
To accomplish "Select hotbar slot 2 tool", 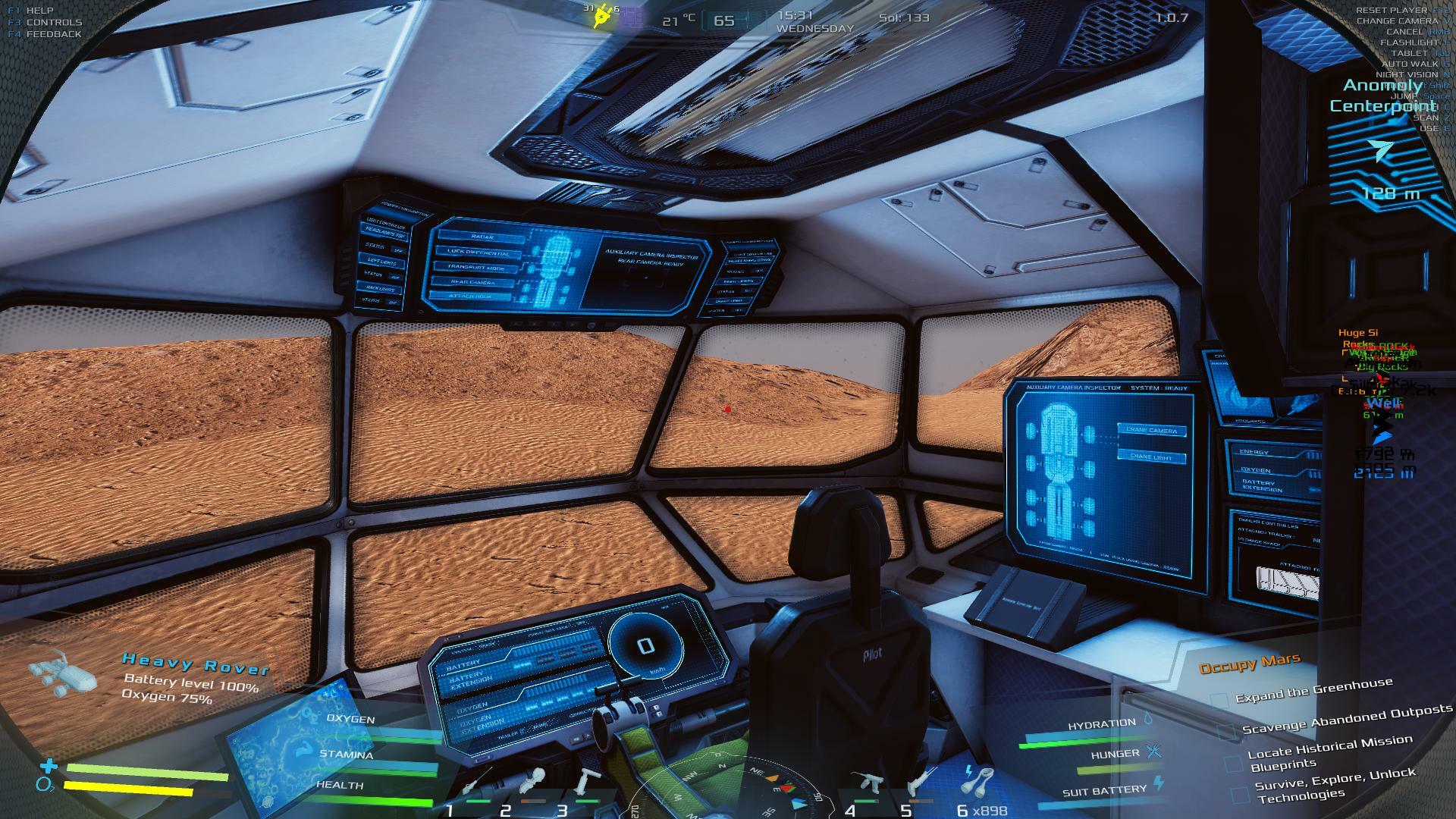I will [x=529, y=781].
